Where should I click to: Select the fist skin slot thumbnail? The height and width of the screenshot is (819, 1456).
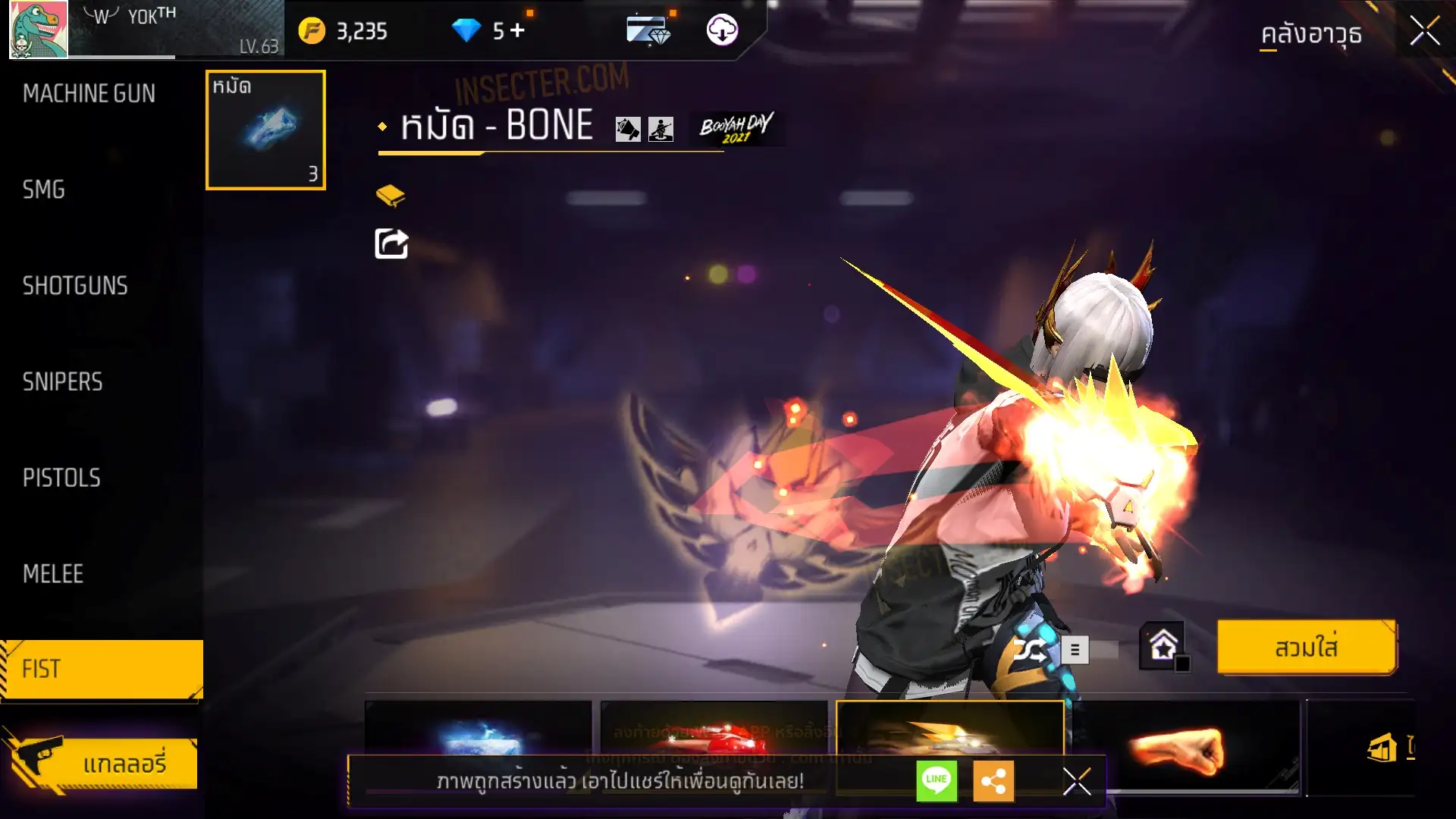(265, 130)
